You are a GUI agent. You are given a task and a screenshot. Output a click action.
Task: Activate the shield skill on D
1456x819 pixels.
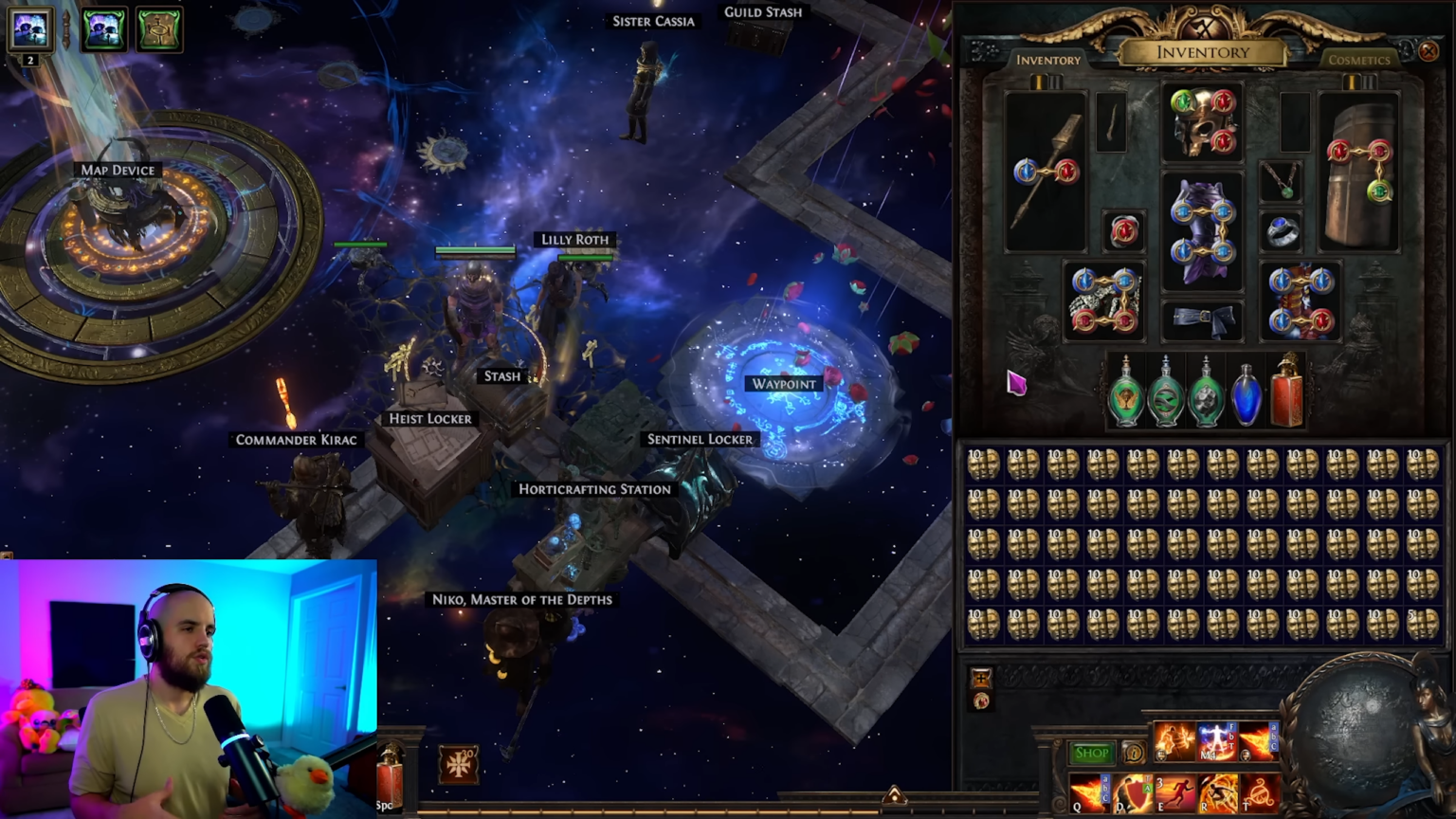[1132, 793]
